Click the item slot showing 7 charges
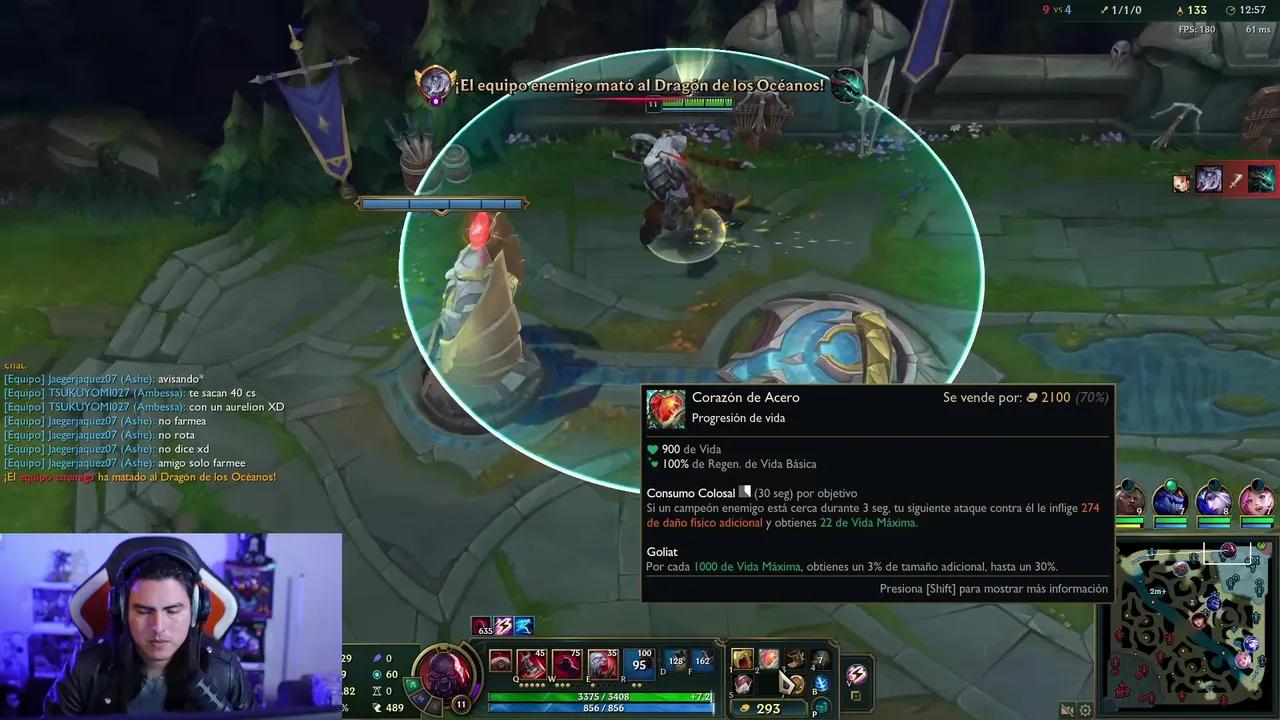The image size is (1280, 720). pyautogui.click(x=820, y=660)
